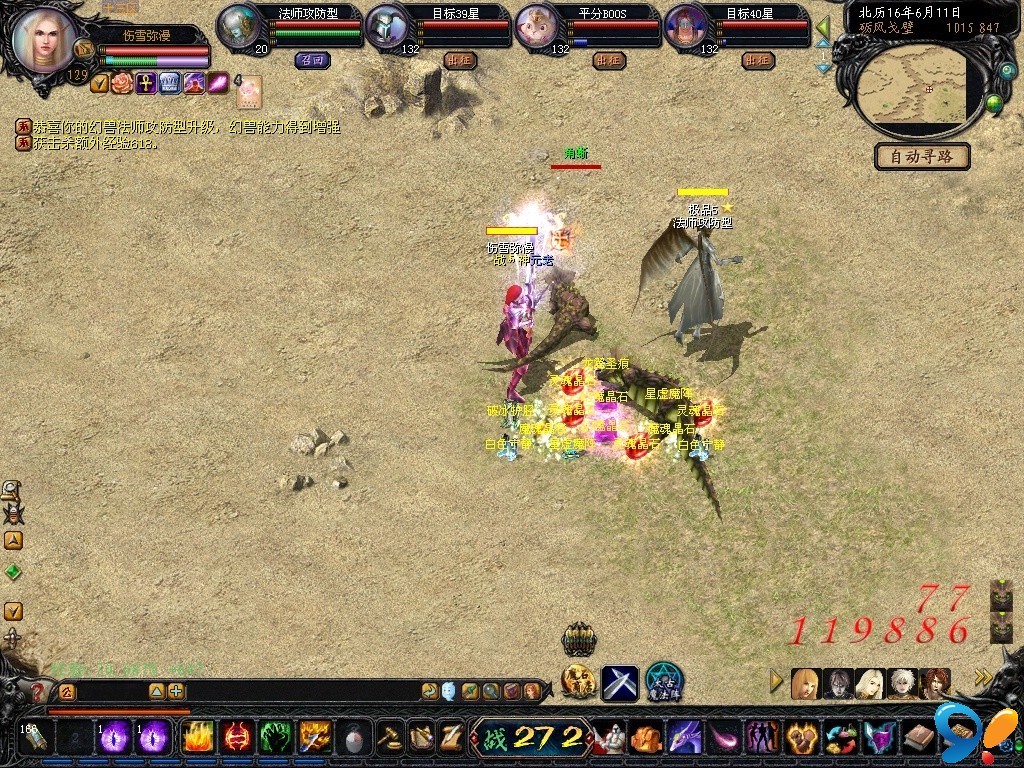Send the 目标40星 pet into battle
1024x768 pixels.
tap(758, 60)
